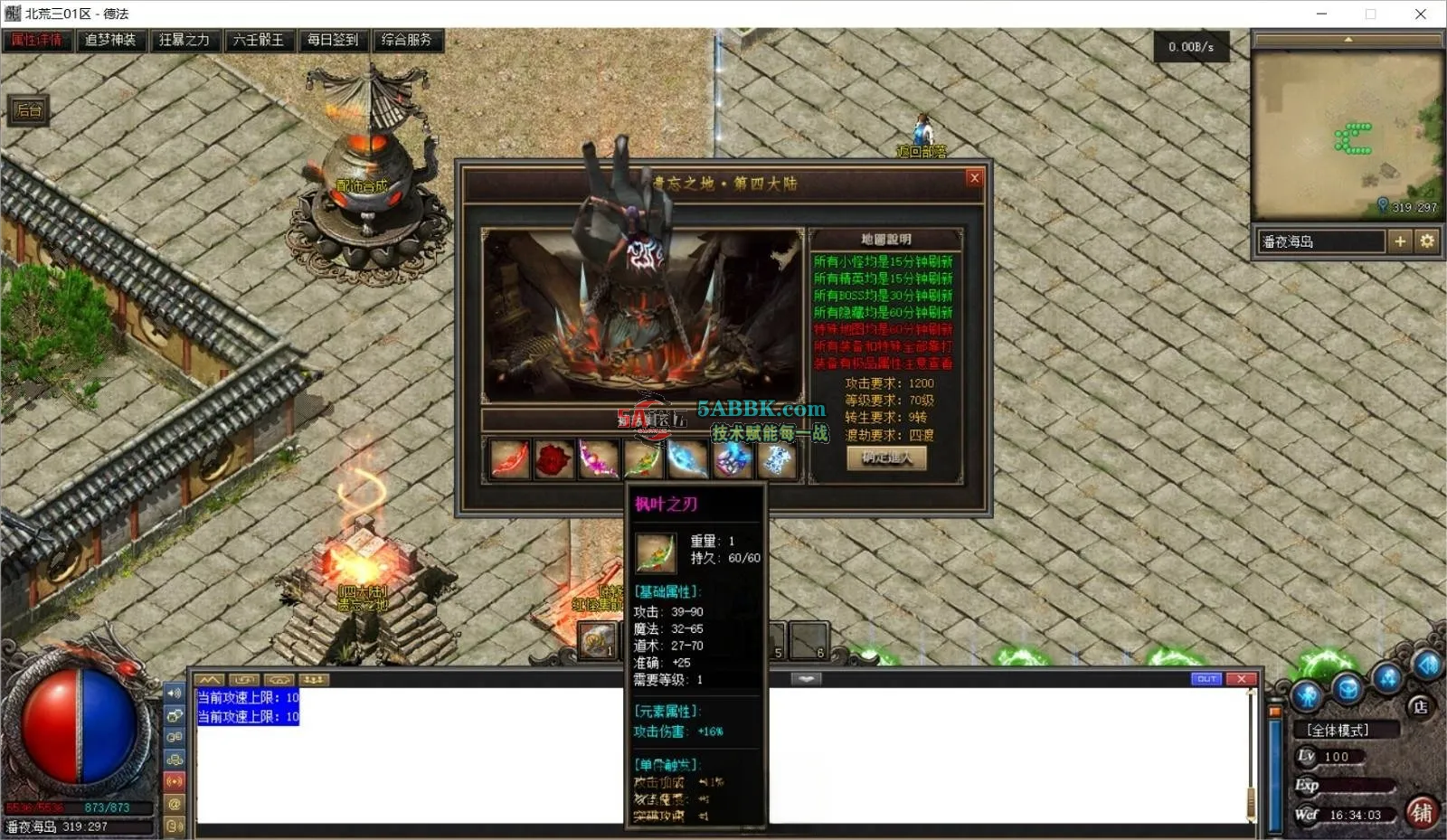Open the 追梦神装 menu at the top
The height and width of the screenshot is (840, 1447).
click(110, 40)
